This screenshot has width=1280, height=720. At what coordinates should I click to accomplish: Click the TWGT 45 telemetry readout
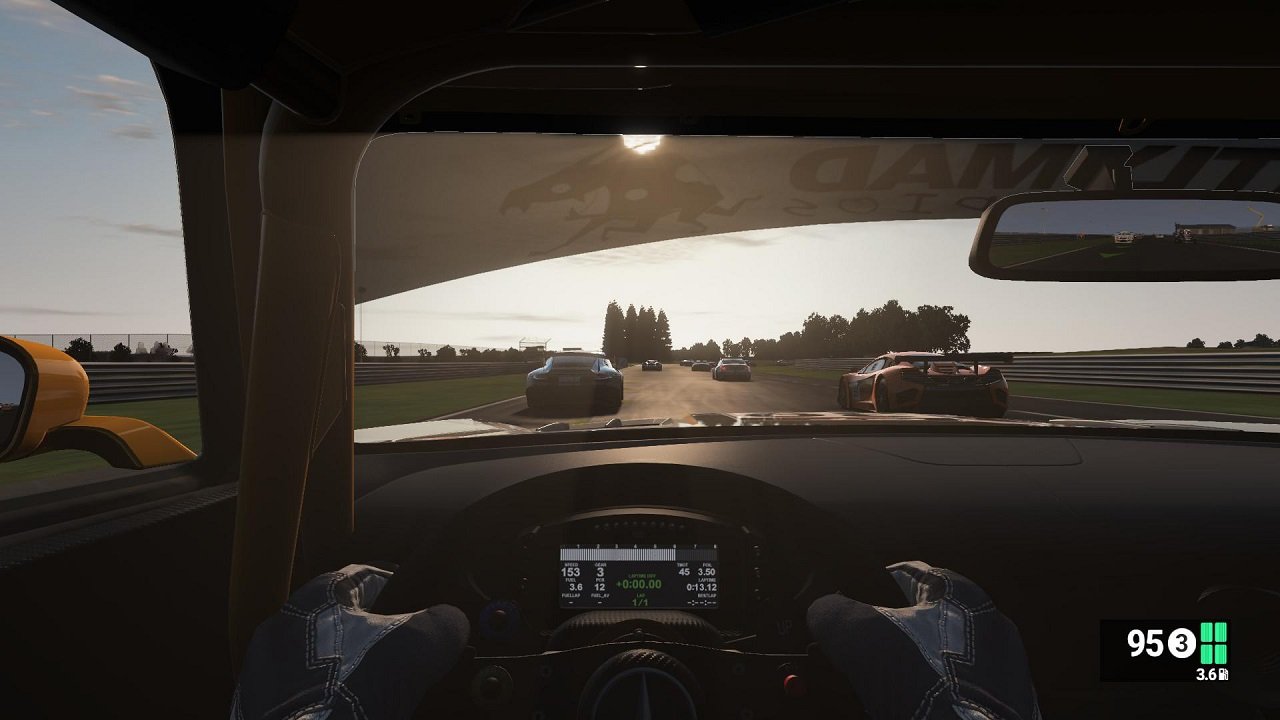(684, 569)
